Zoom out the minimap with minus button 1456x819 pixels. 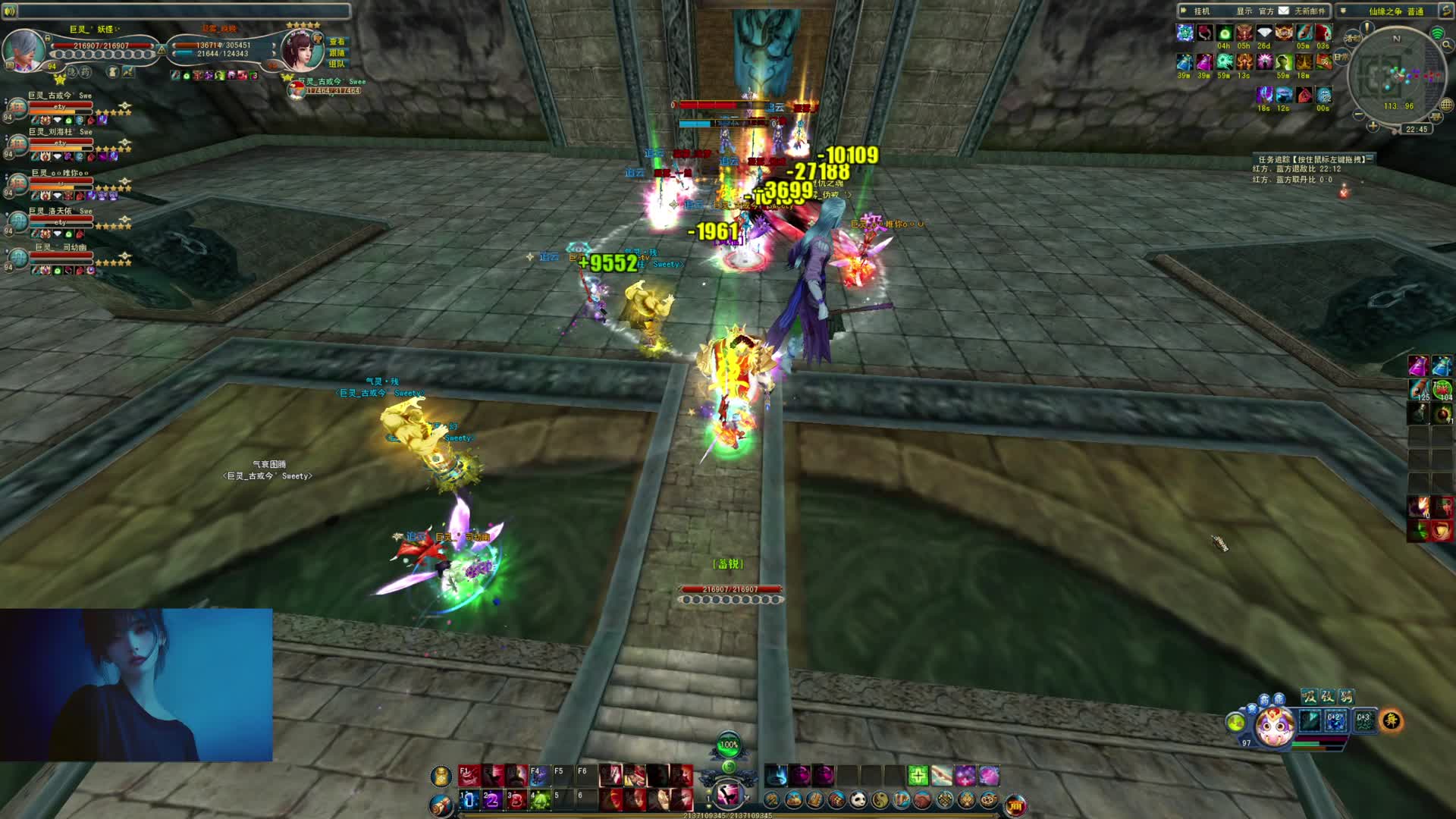[x=1358, y=115]
